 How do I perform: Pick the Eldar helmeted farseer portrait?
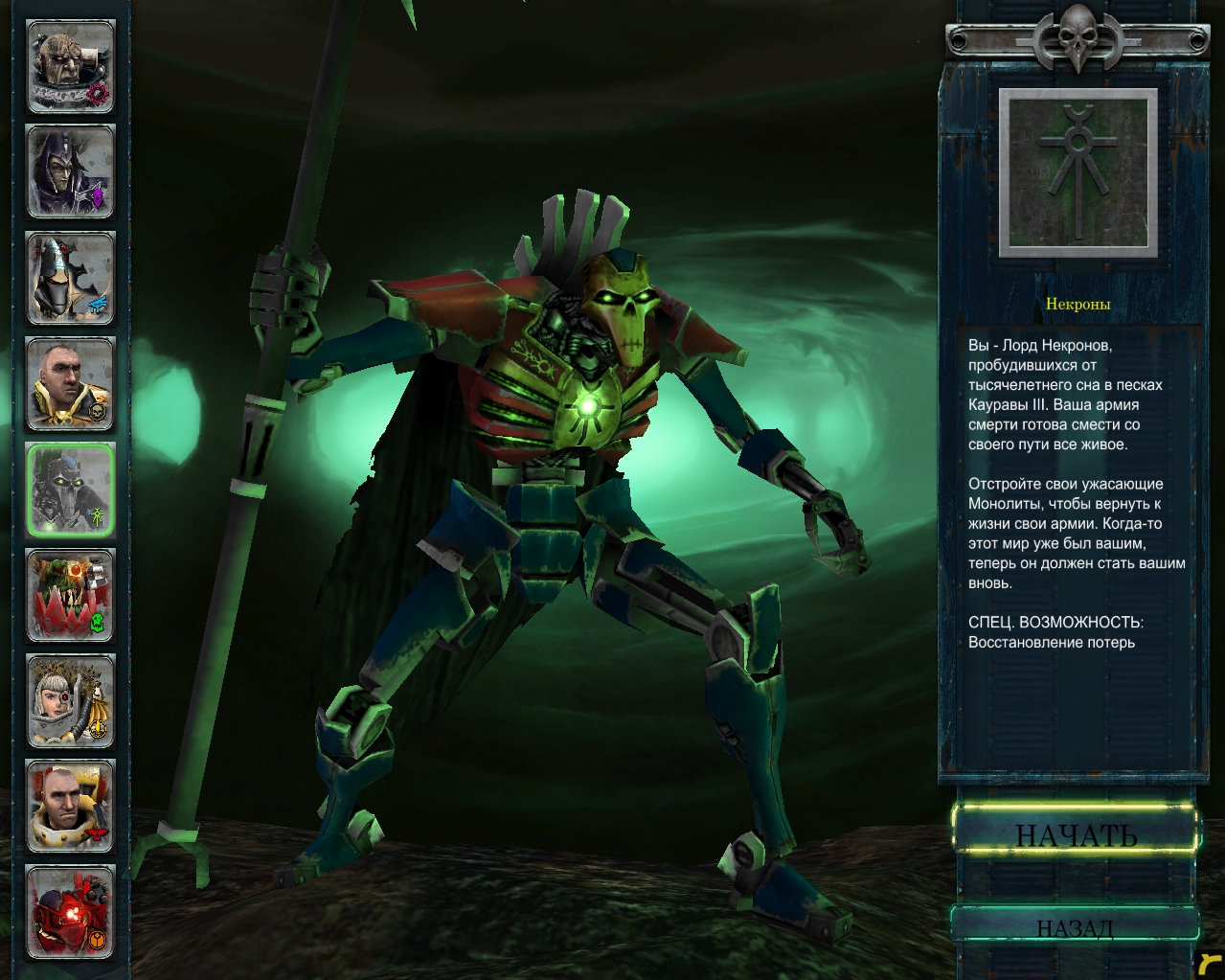(70, 279)
